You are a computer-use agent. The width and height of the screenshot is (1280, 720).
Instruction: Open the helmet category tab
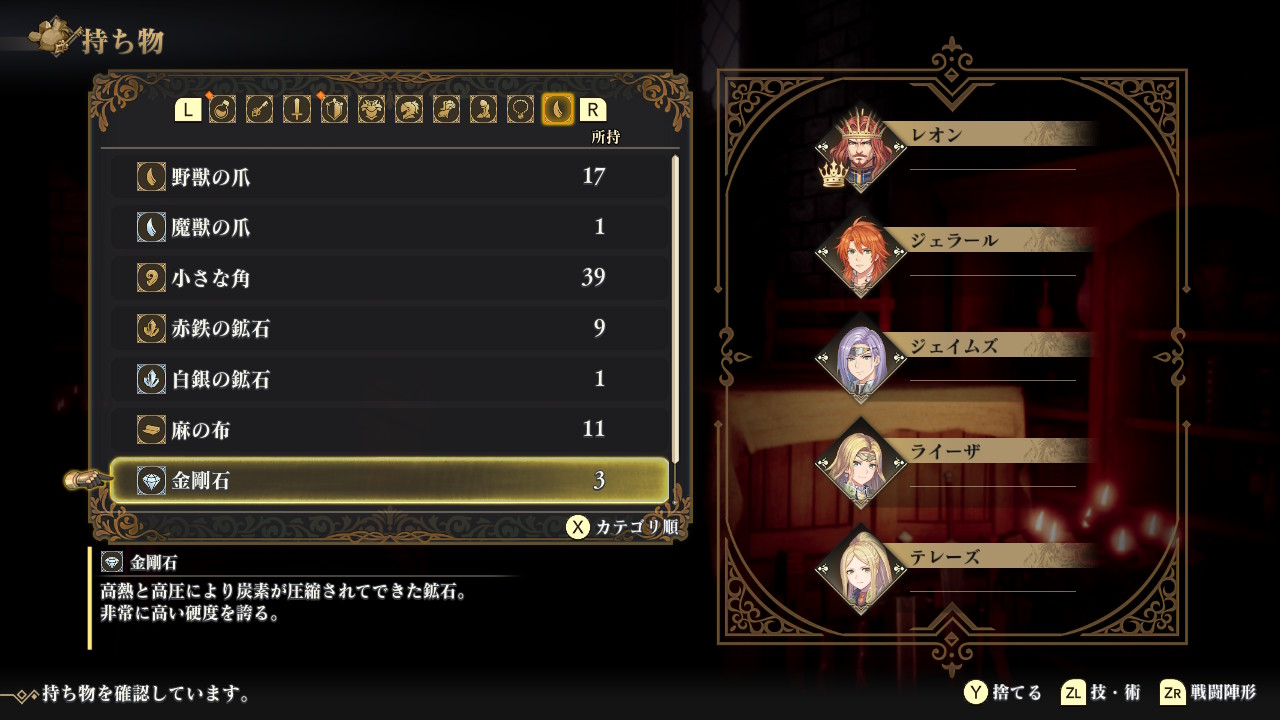[408, 109]
